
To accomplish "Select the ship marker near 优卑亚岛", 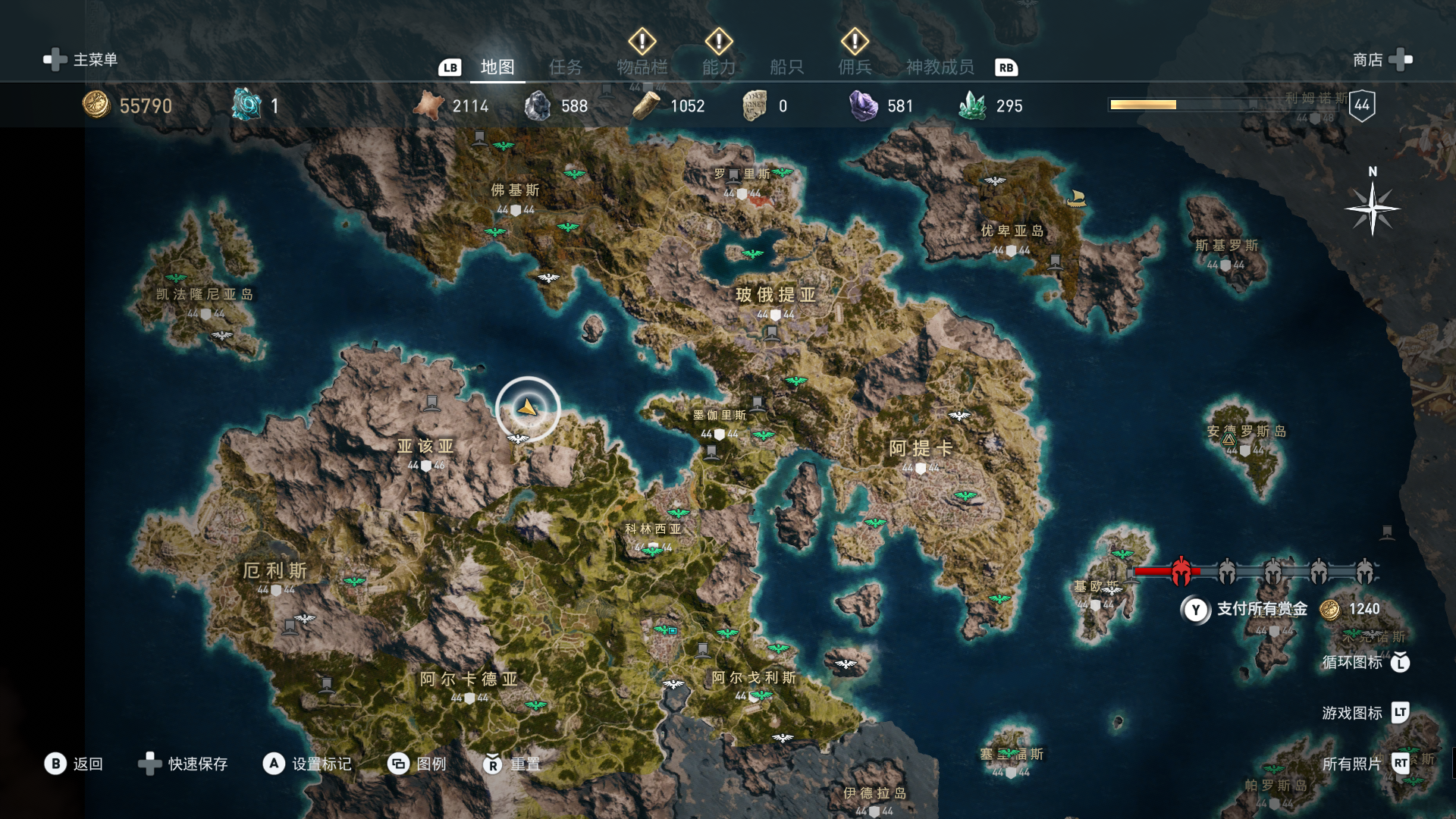I will pyautogui.click(x=1076, y=199).
